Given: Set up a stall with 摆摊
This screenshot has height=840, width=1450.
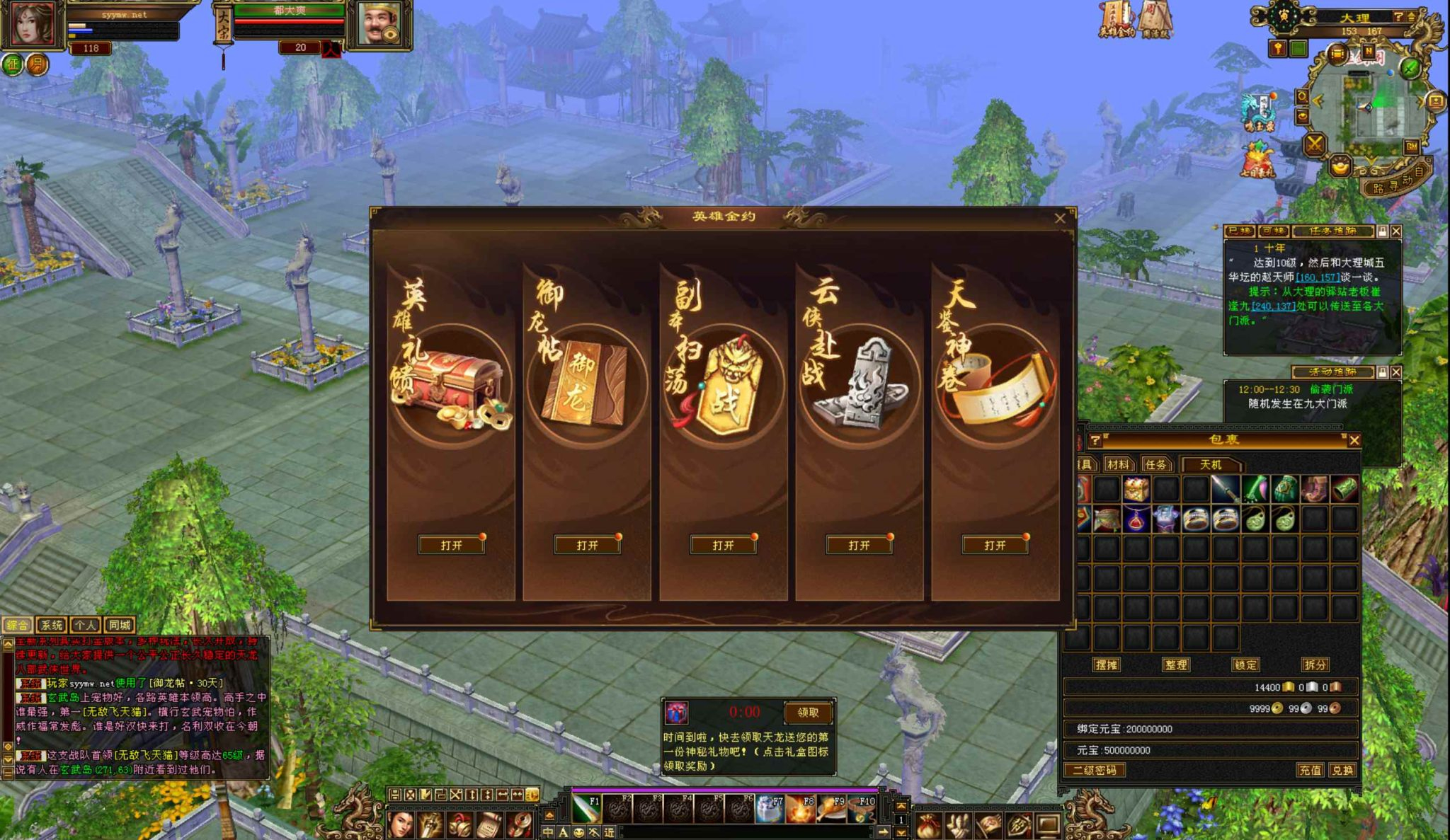Looking at the screenshot, I should click(1107, 665).
